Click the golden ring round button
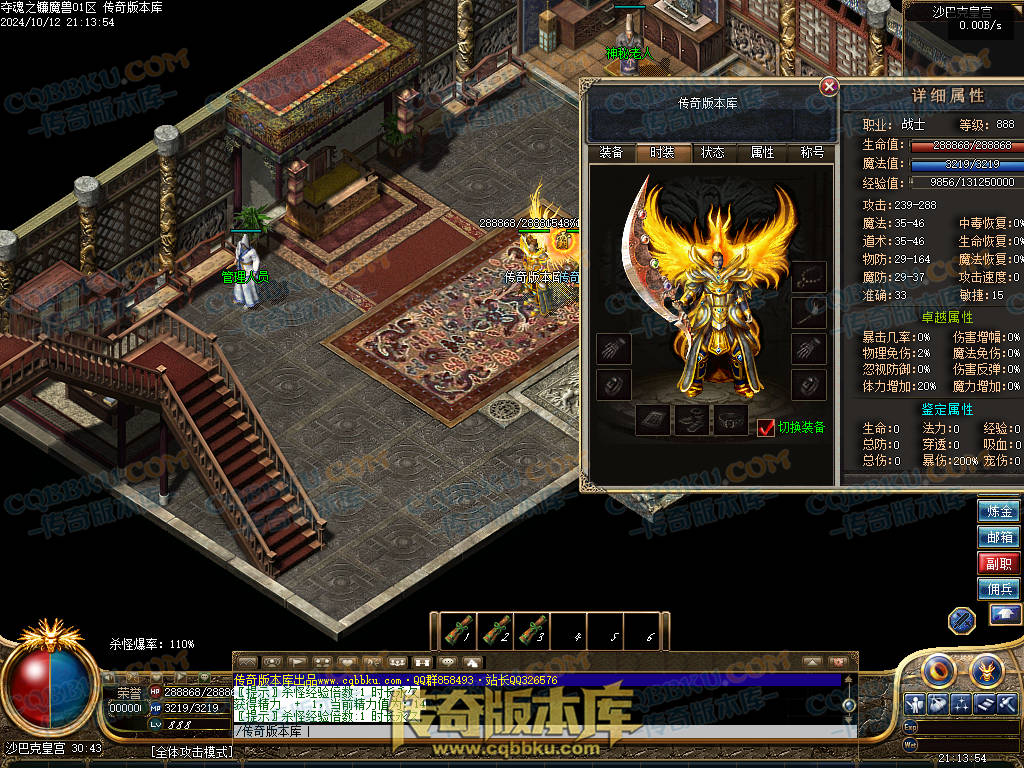The image size is (1024, 768). pos(940,669)
